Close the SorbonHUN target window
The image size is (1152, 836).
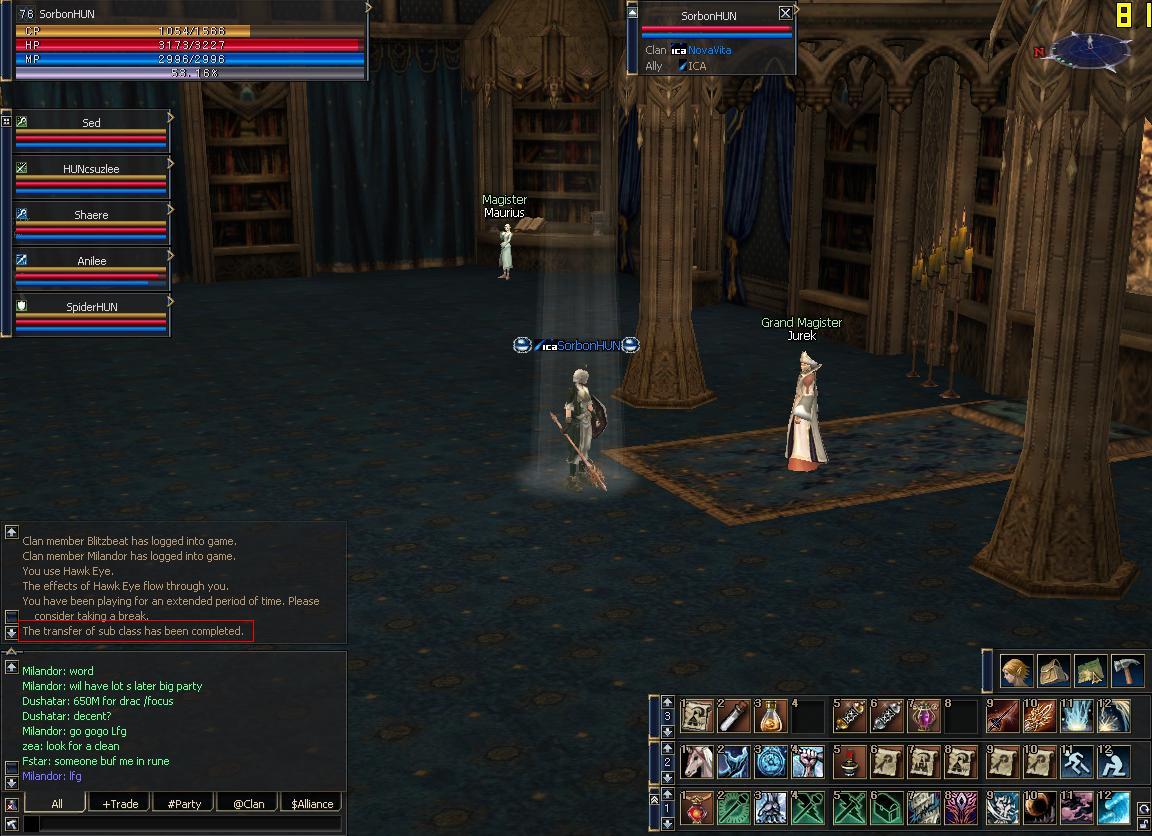[x=785, y=14]
